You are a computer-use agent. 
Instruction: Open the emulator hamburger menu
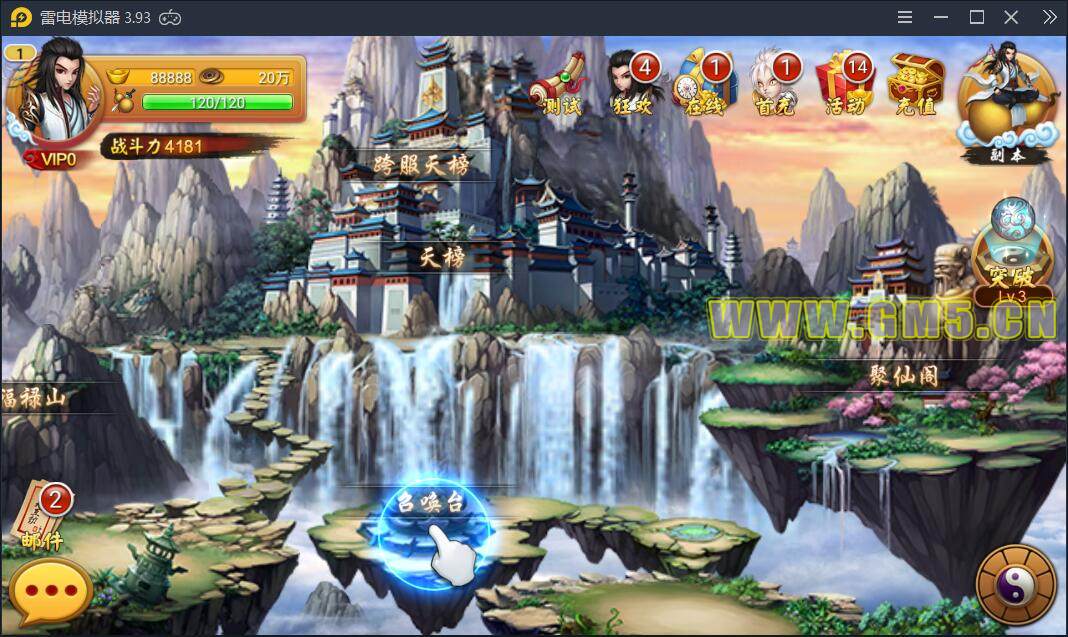tap(905, 17)
